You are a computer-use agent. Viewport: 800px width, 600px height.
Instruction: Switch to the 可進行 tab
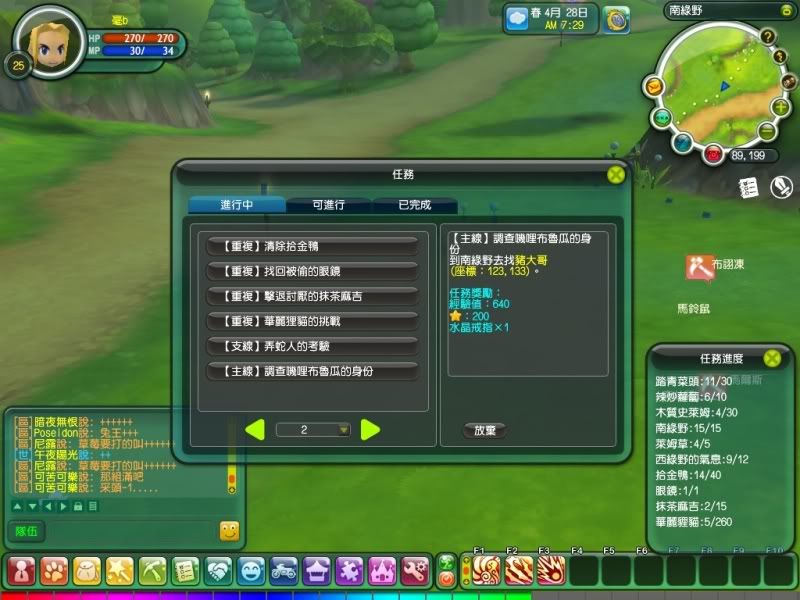(x=328, y=204)
